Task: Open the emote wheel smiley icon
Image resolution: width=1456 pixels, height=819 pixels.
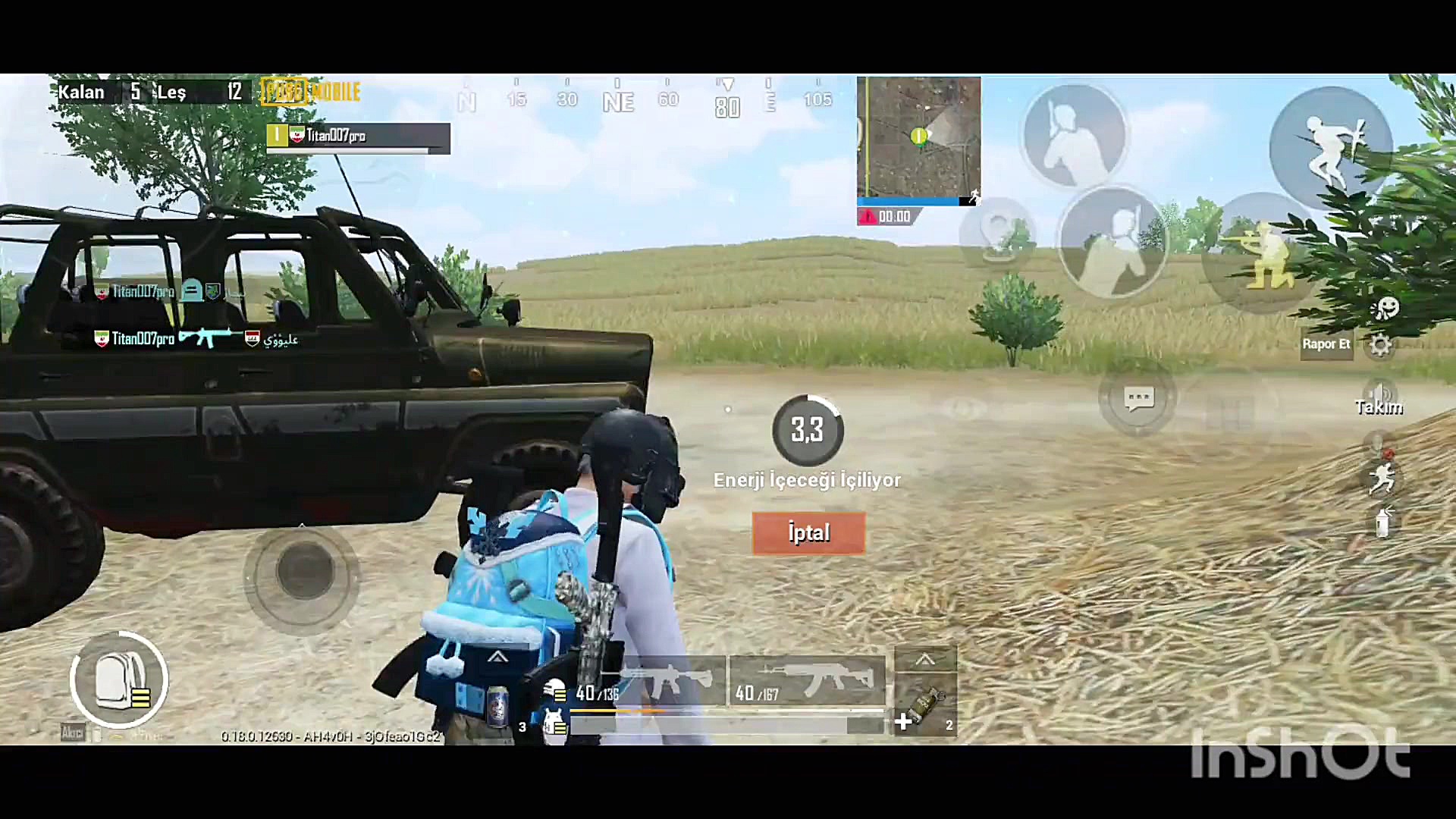Action: point(1386,309)
